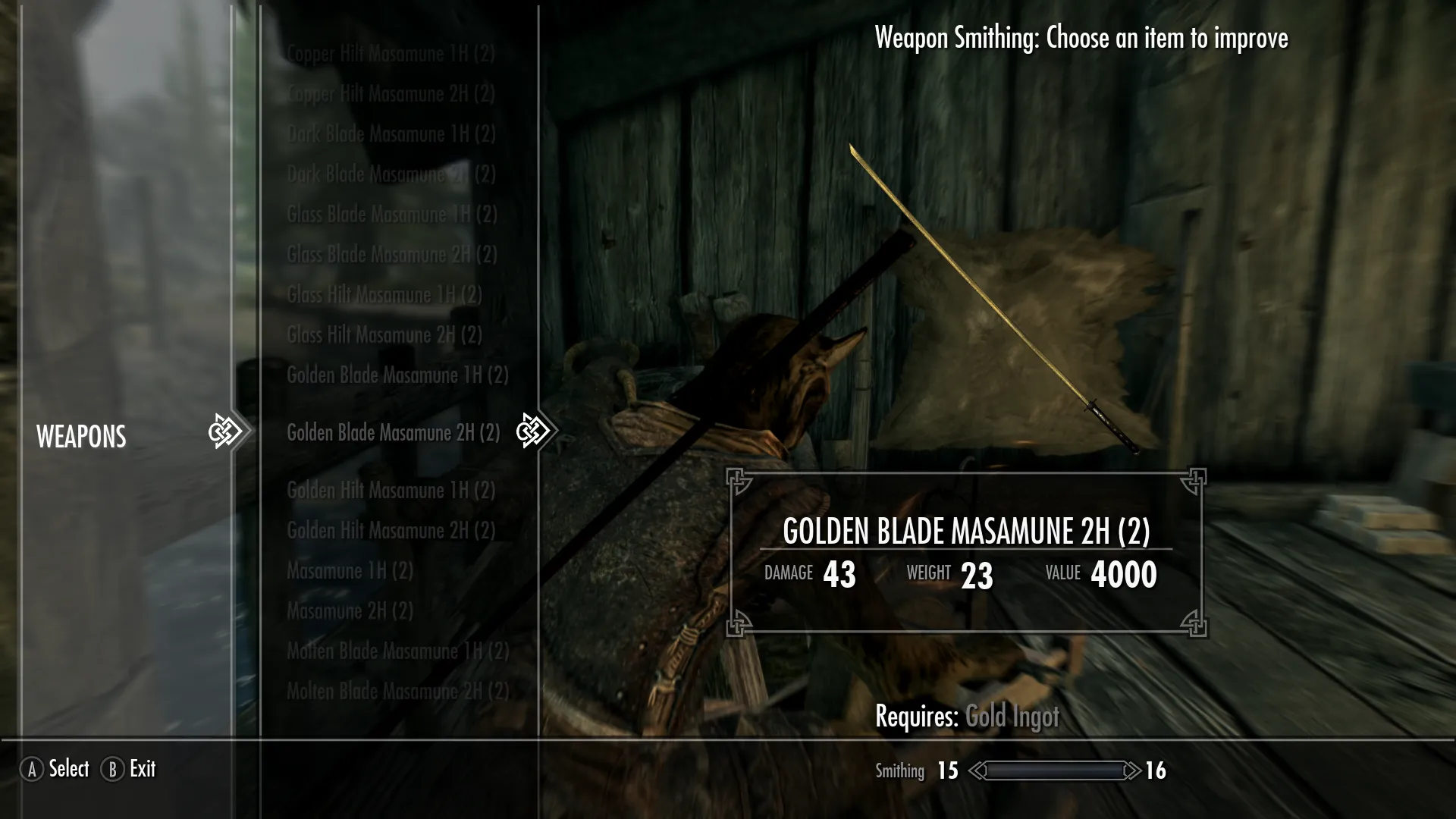The width and height of the screenshot is (1456, 819).
Task: Choose Copper Hilt Masamune 2H (2)
Action: tap(391, 94)
